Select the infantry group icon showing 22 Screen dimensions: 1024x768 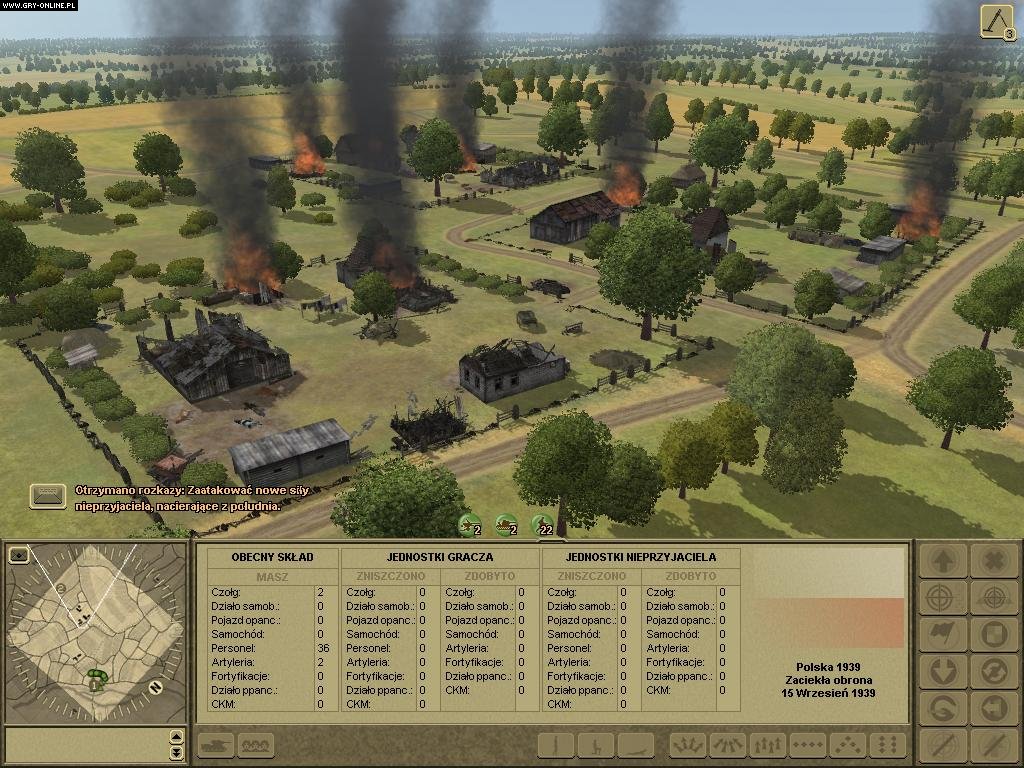(x=542, y=524)
